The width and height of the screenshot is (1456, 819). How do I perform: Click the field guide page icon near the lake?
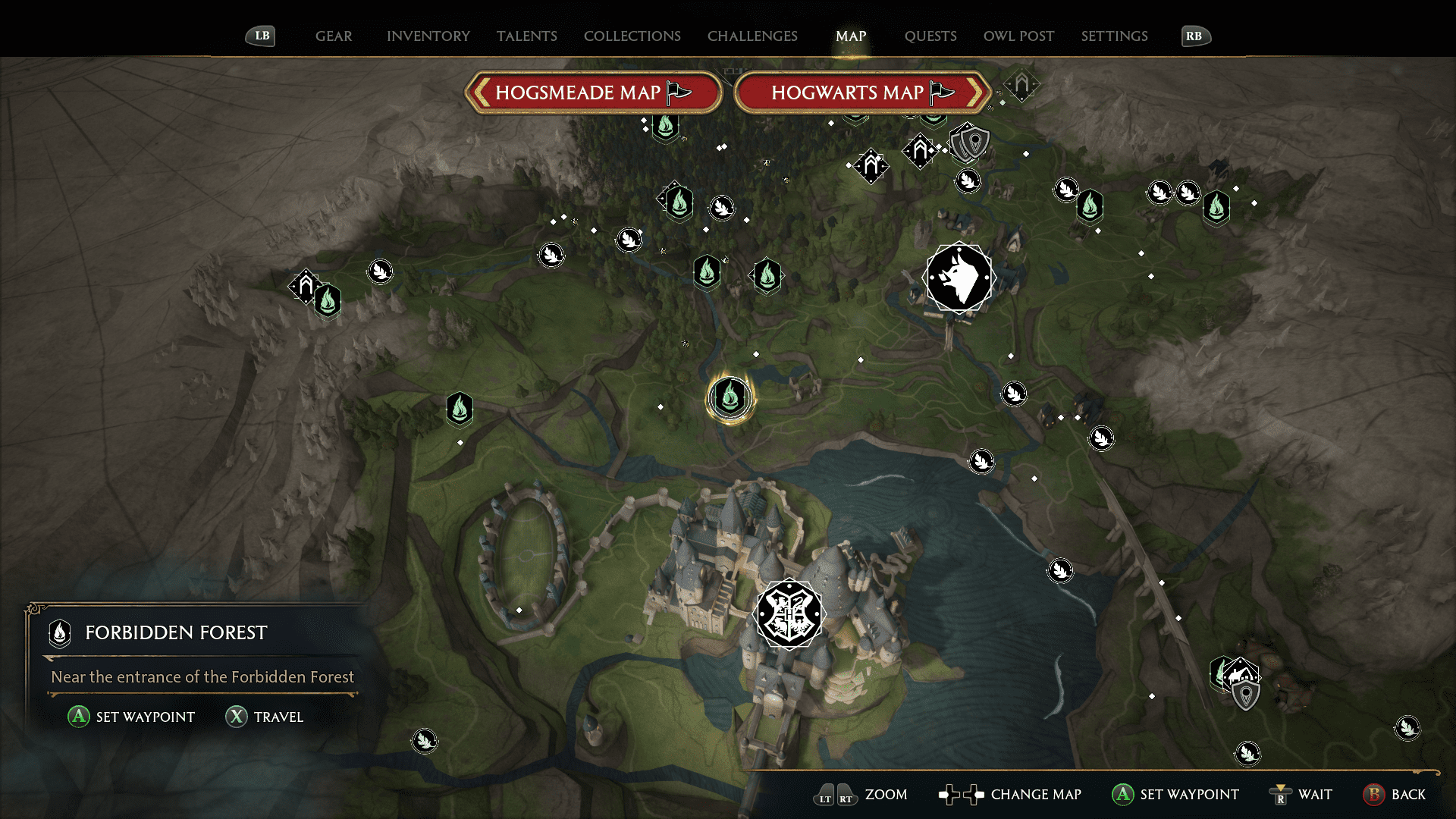[1060, 570]
